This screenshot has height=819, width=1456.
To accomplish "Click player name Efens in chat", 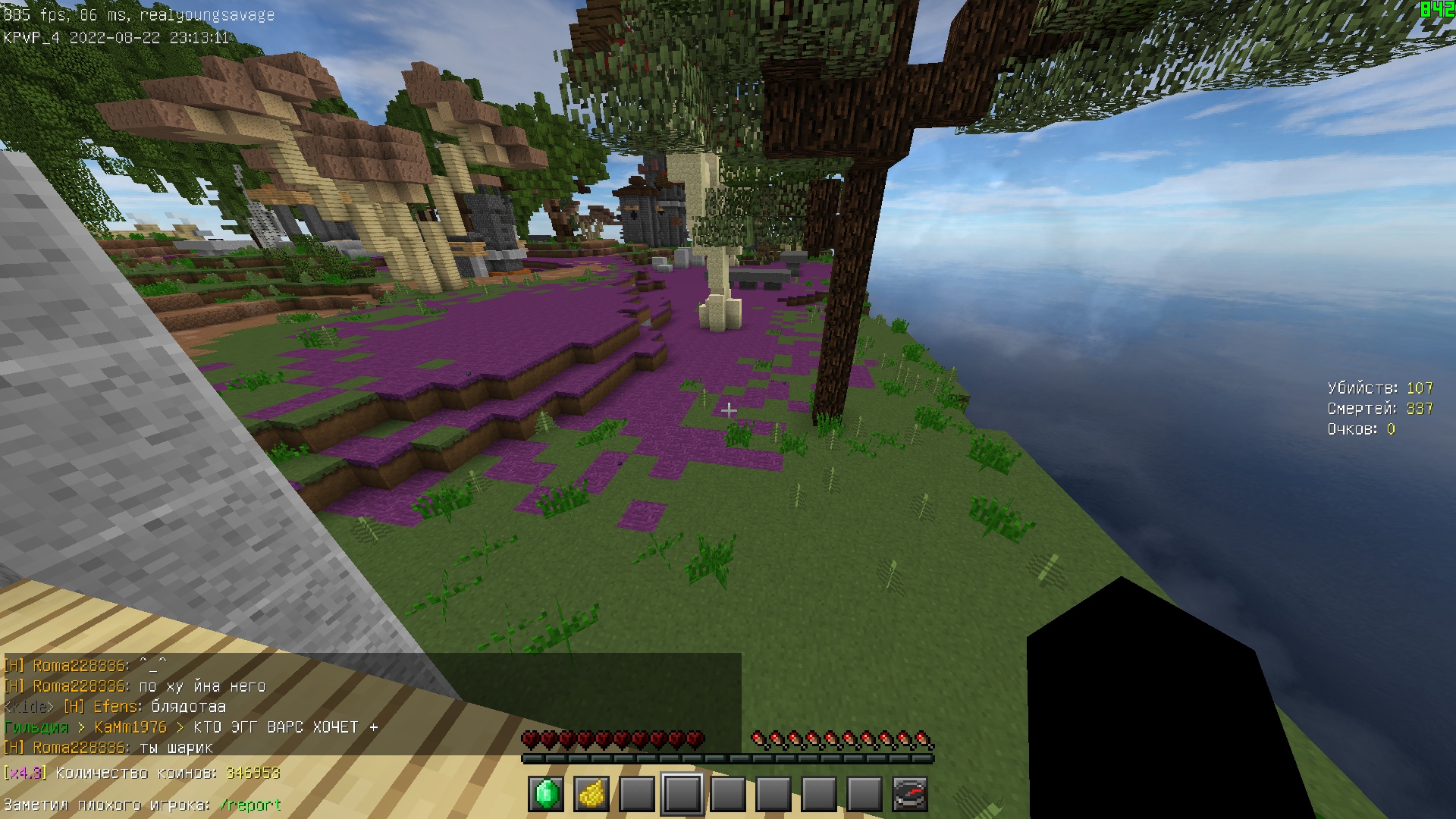I will coord(116,707).
